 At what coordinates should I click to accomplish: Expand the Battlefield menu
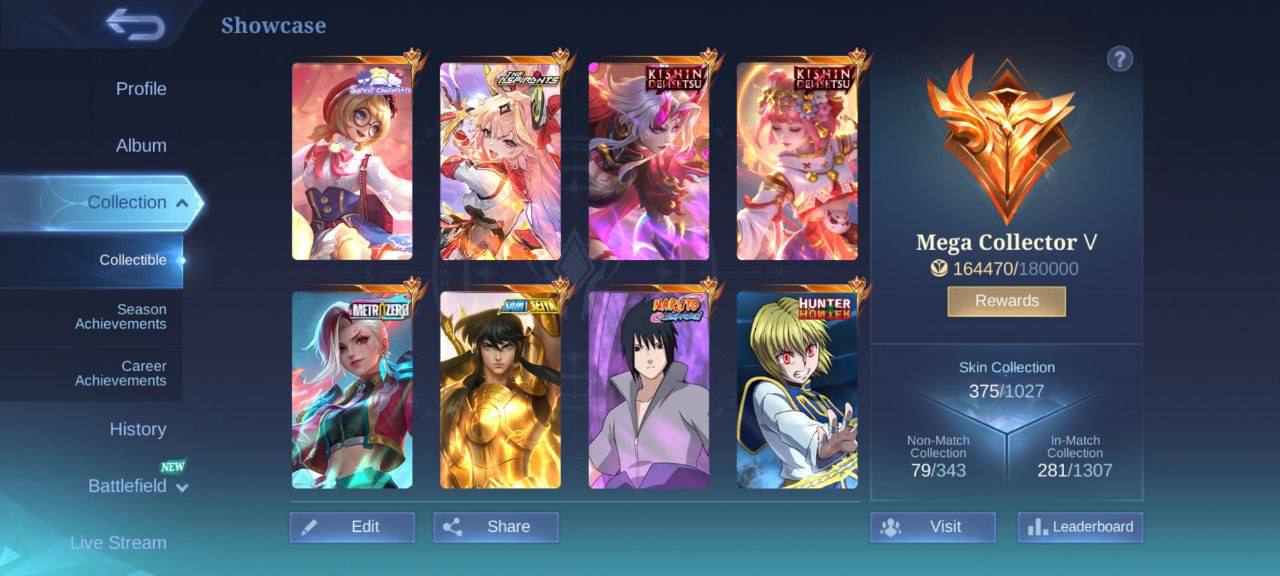pyautogui.click(x=137, y=486)
